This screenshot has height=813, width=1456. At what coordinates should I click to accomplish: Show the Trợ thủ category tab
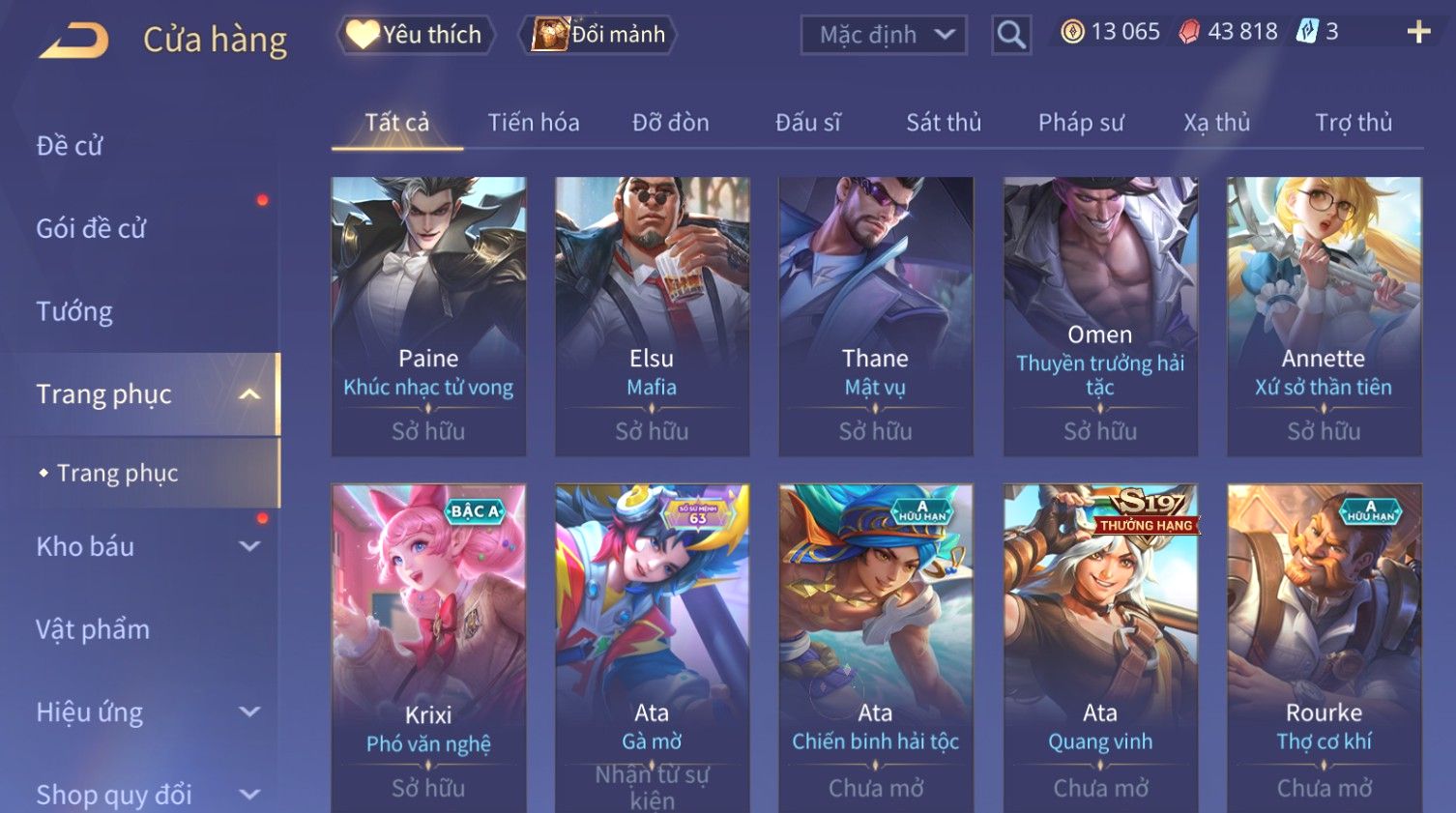point(1354,123)
